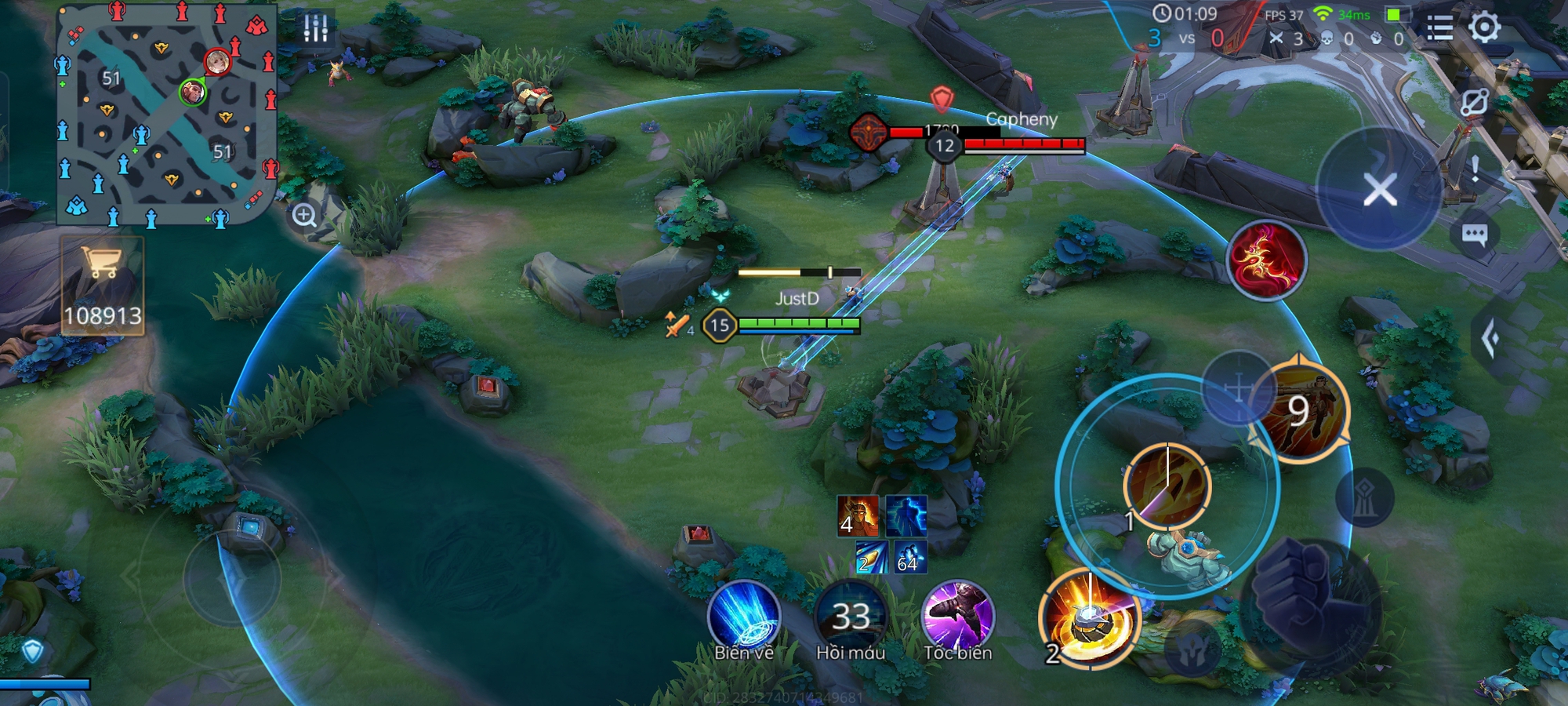Expand the side panel arrow on right
The width and height of the screenshot is (1568, 706).
tap(1491, 339)
